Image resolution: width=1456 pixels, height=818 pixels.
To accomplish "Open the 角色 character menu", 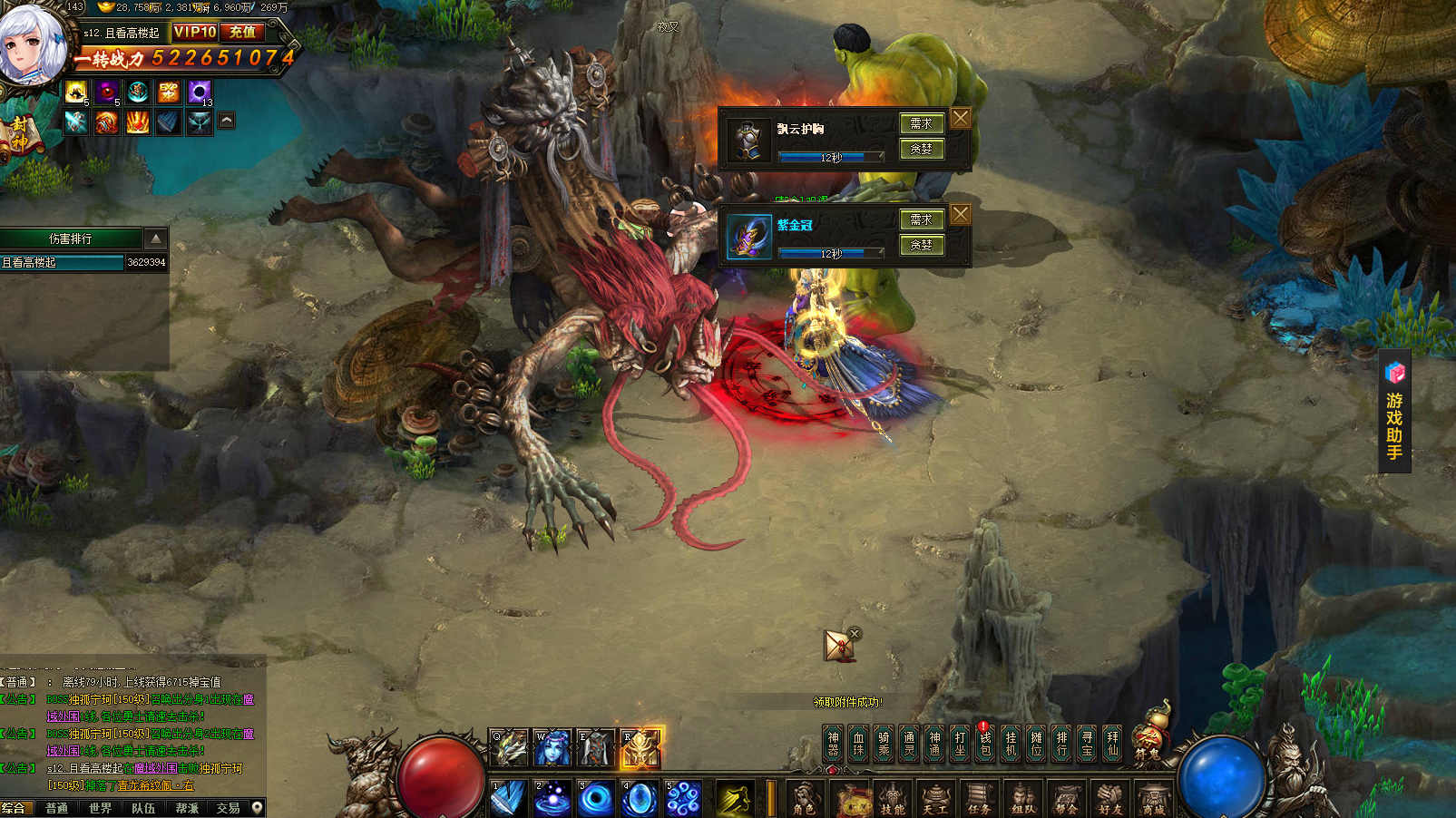I will coord(804,800).
